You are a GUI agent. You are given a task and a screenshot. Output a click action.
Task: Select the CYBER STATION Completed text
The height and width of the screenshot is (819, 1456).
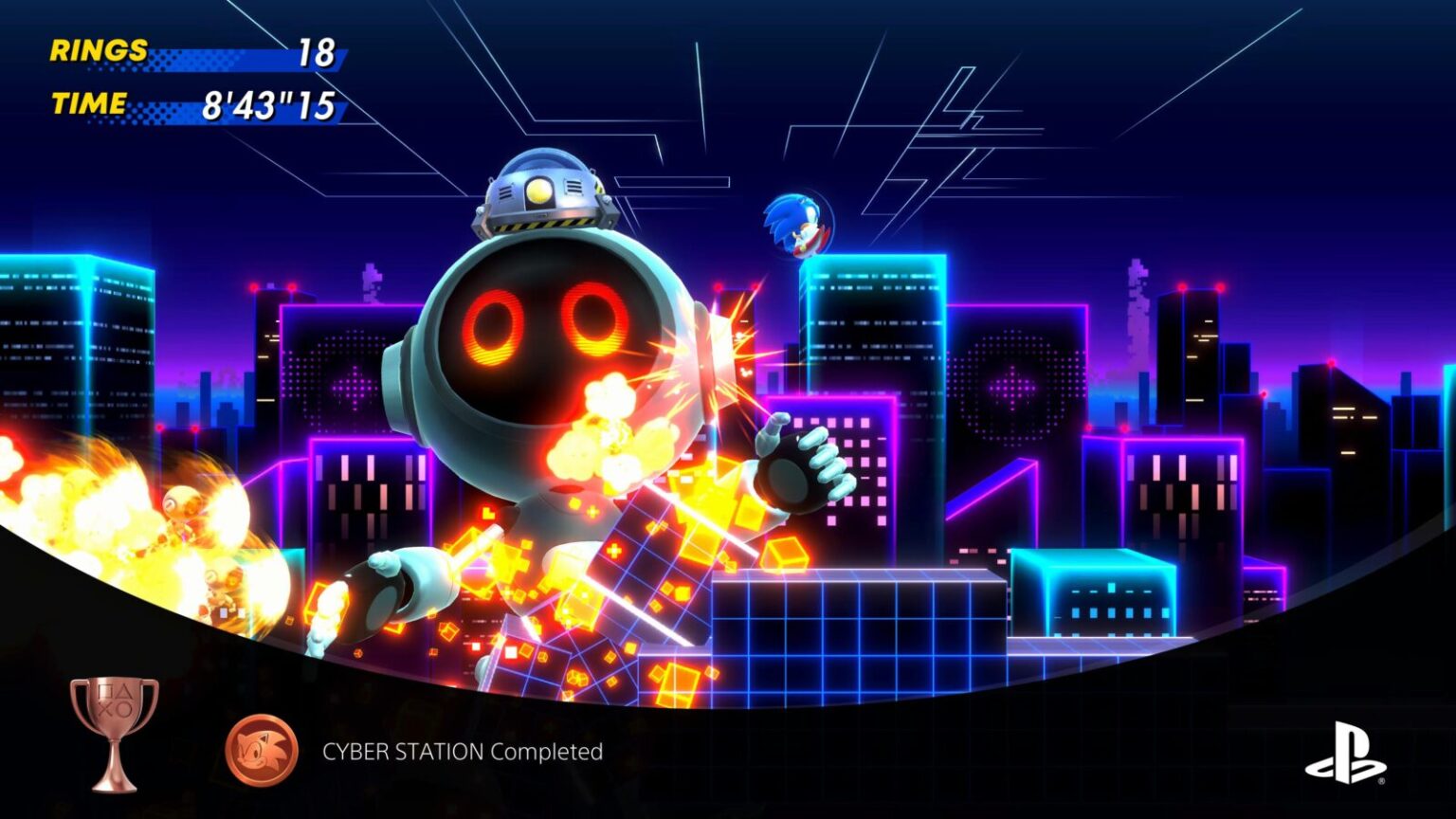tap(464, 752)
